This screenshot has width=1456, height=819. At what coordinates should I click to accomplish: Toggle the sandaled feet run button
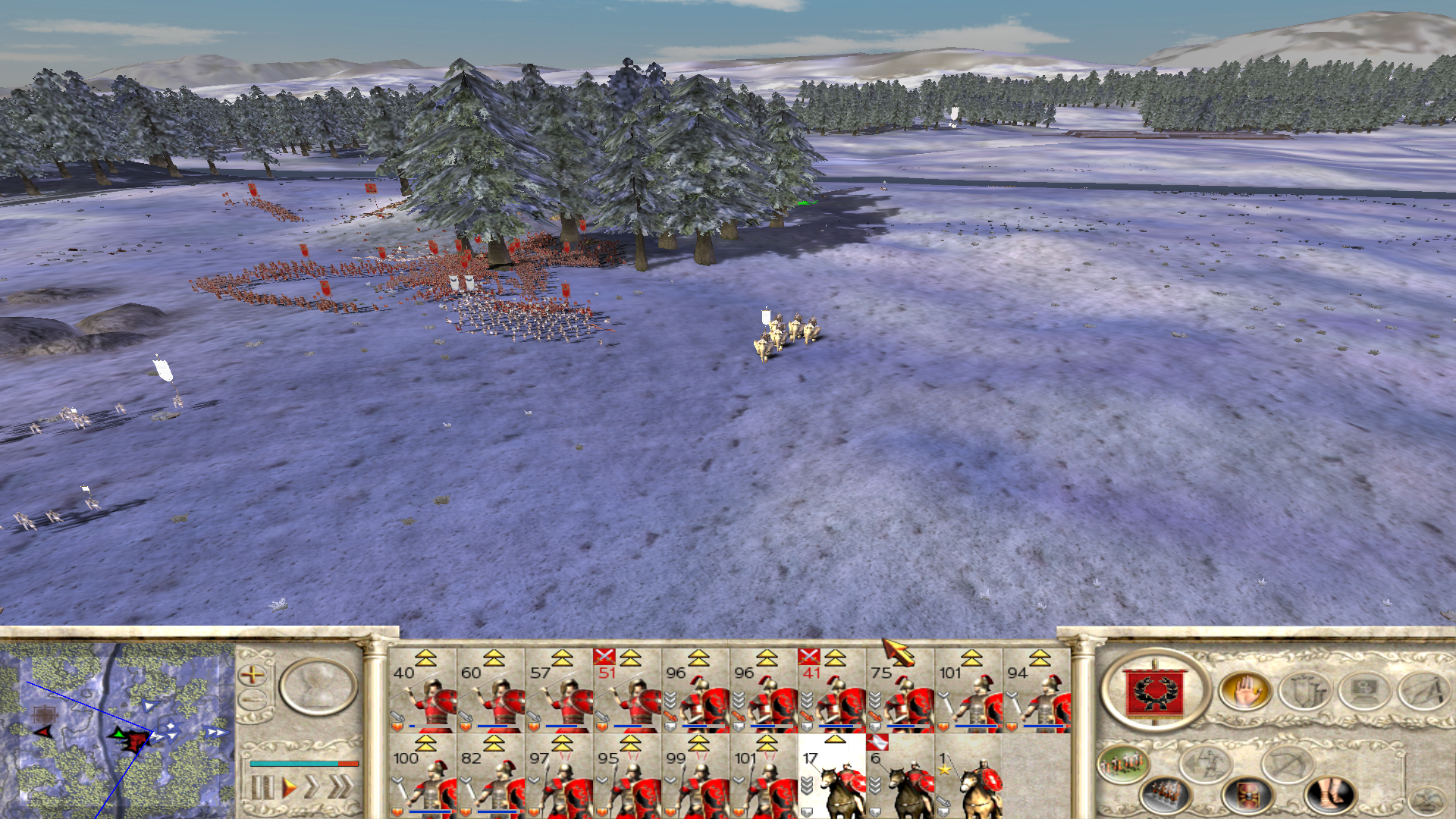pyautogui.click(x=1328, y=795)
